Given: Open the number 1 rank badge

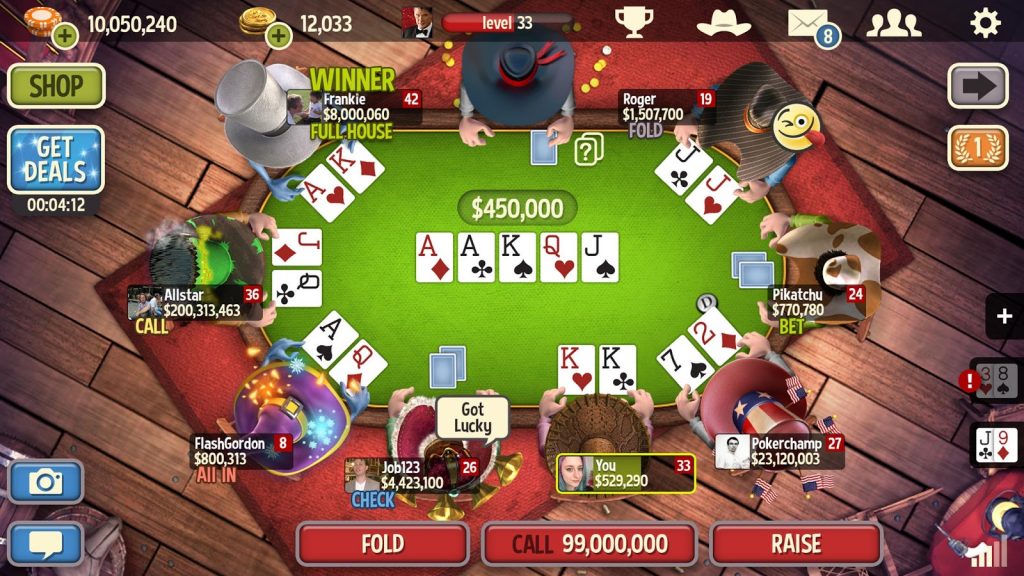Looking at the screenshot, I should [x=978, y=148].
